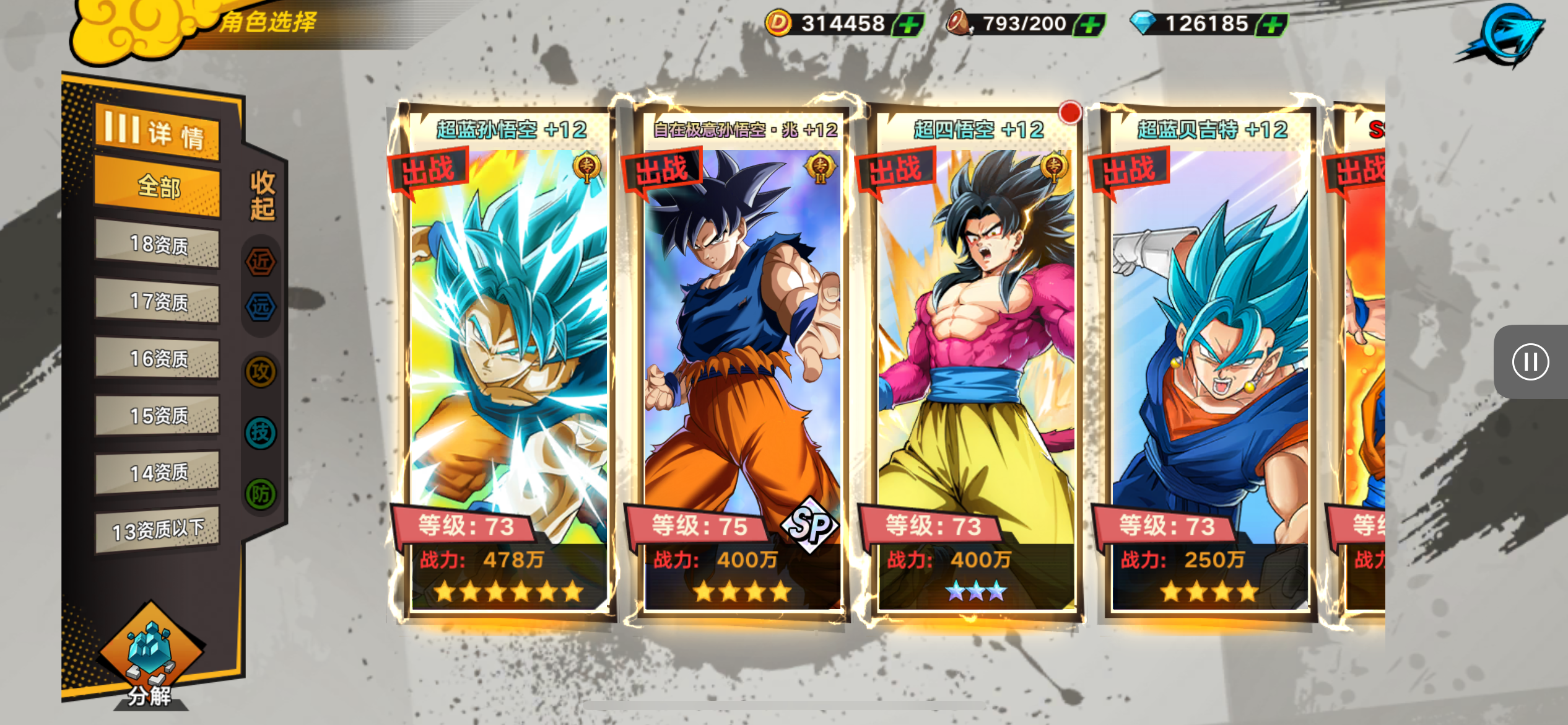Choose the 16资质 filter
Screen dimensions: 1568x725
point(157,359)
